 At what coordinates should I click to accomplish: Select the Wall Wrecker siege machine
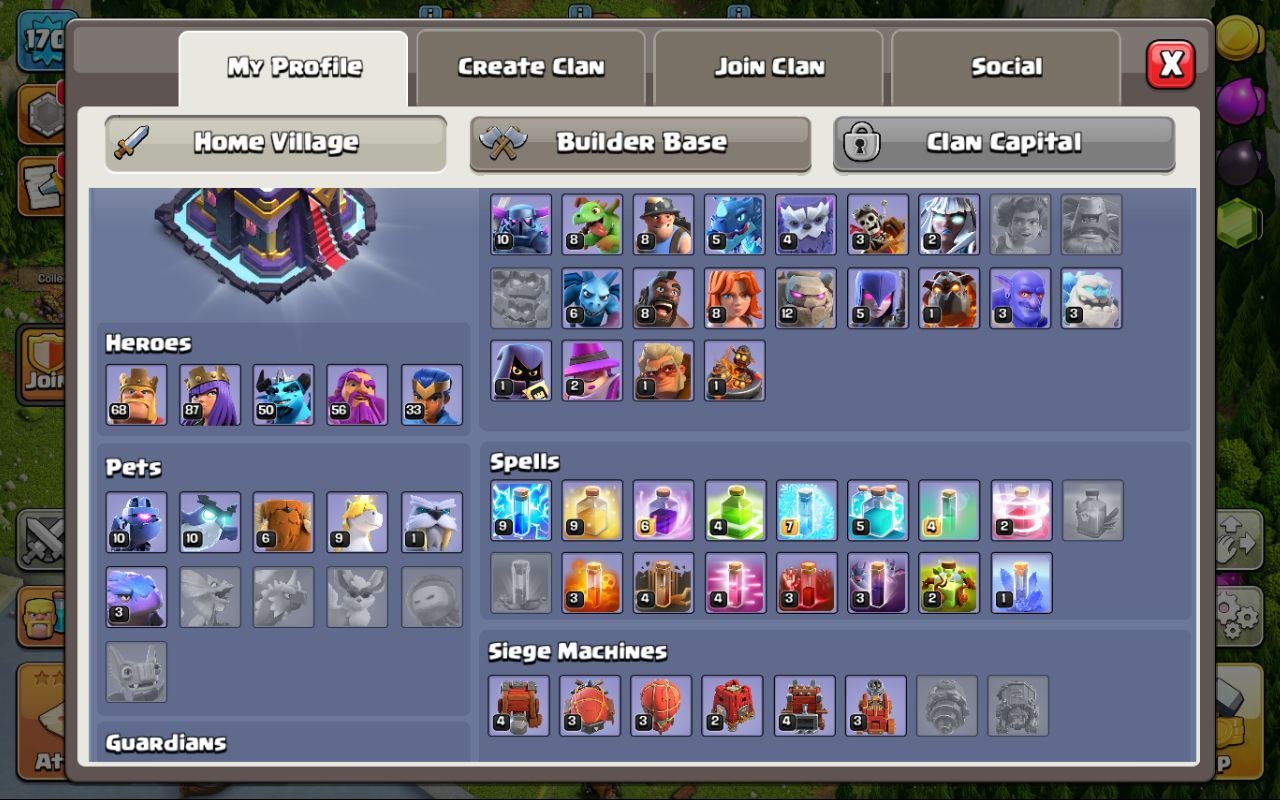tap(519, 704)
